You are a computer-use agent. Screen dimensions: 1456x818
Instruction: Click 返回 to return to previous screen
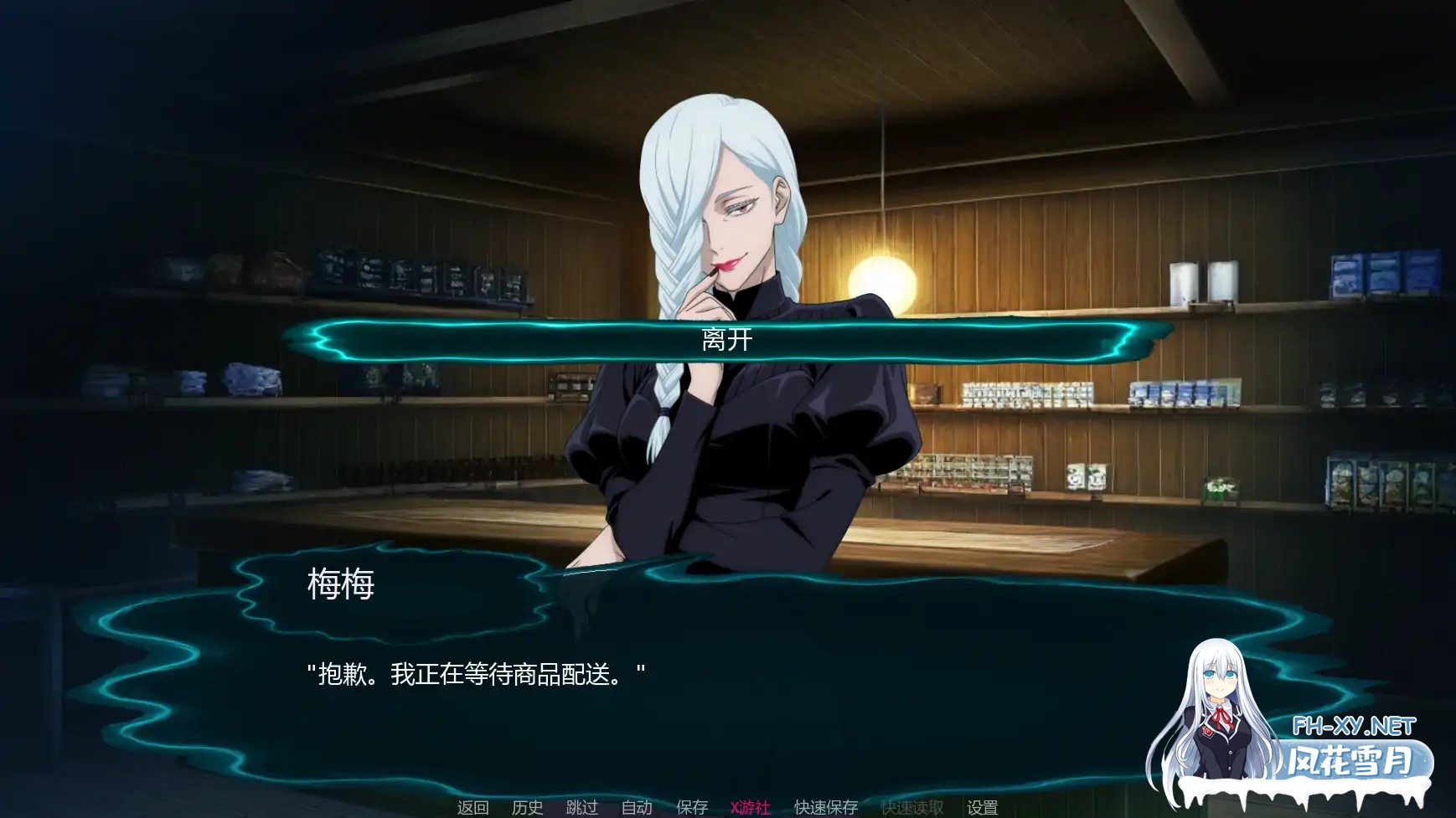(x=472, y=809)
